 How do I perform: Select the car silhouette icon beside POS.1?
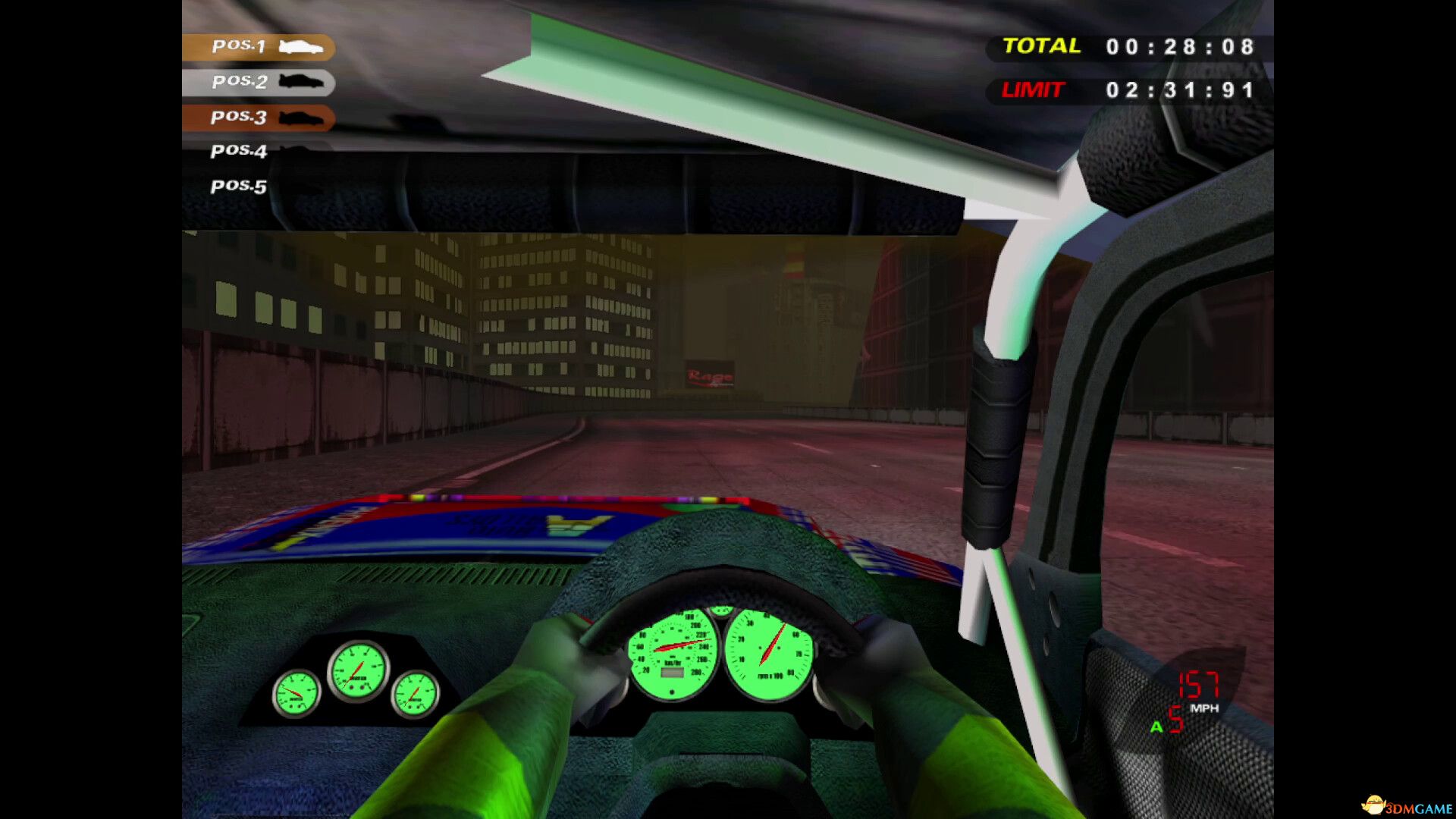click(x=302, y=47)
